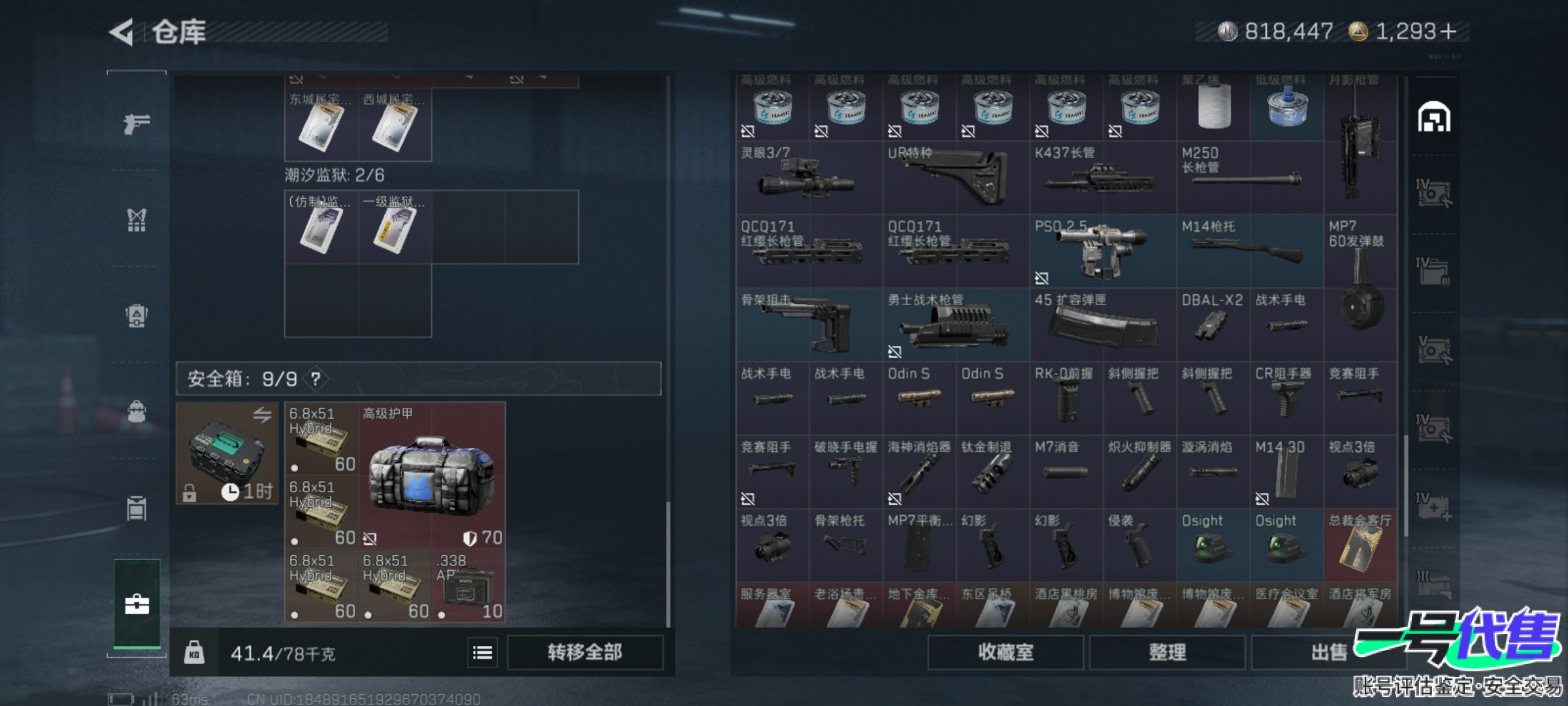Go back from the warehouse screen
The image size is (1568, 706).
pyautogui.click(x=122, y=32)
